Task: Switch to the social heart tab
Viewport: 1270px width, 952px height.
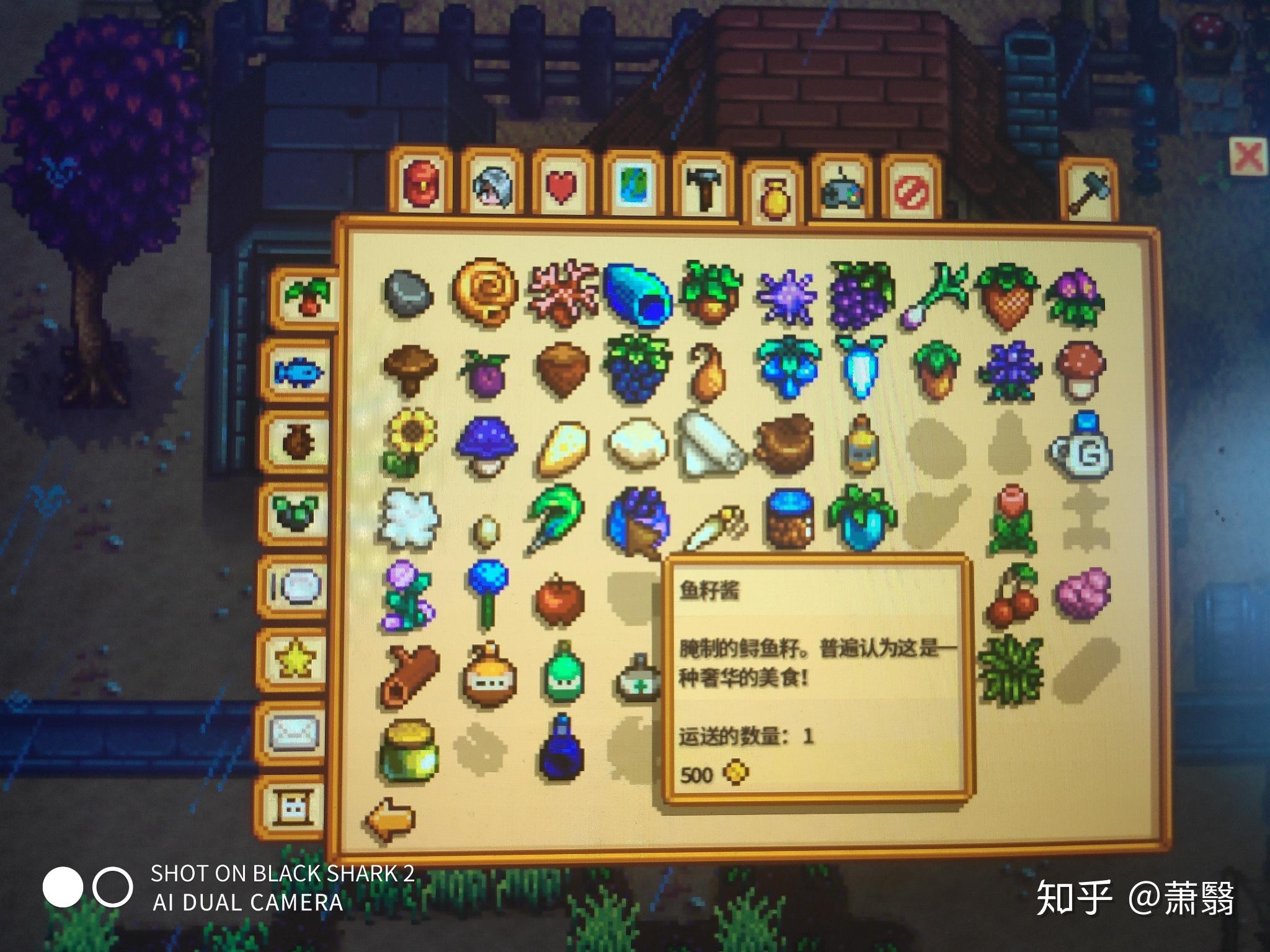Action: (x=561, y=185)
